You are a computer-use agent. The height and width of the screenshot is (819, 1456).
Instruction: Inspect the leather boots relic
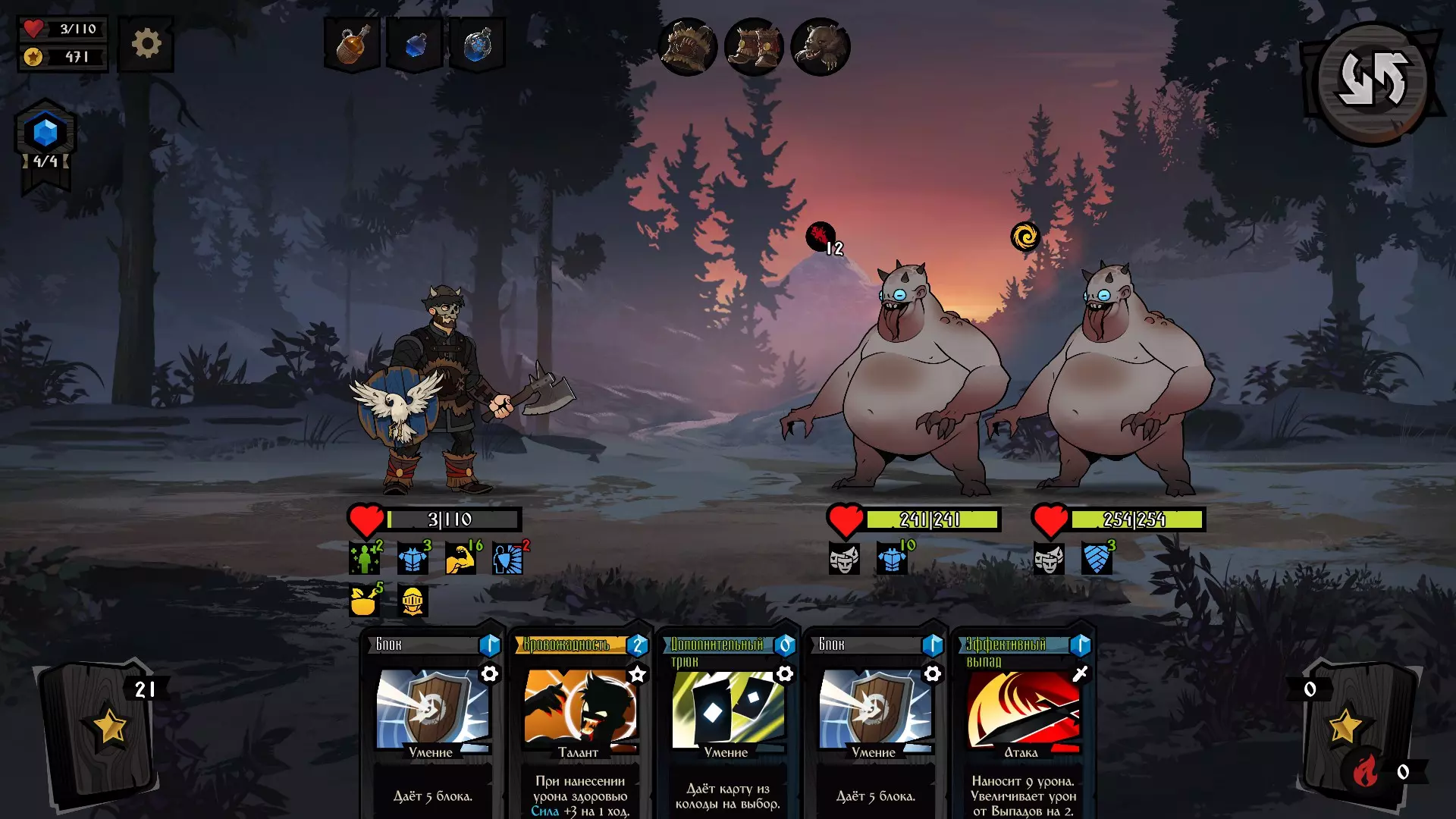754,47
